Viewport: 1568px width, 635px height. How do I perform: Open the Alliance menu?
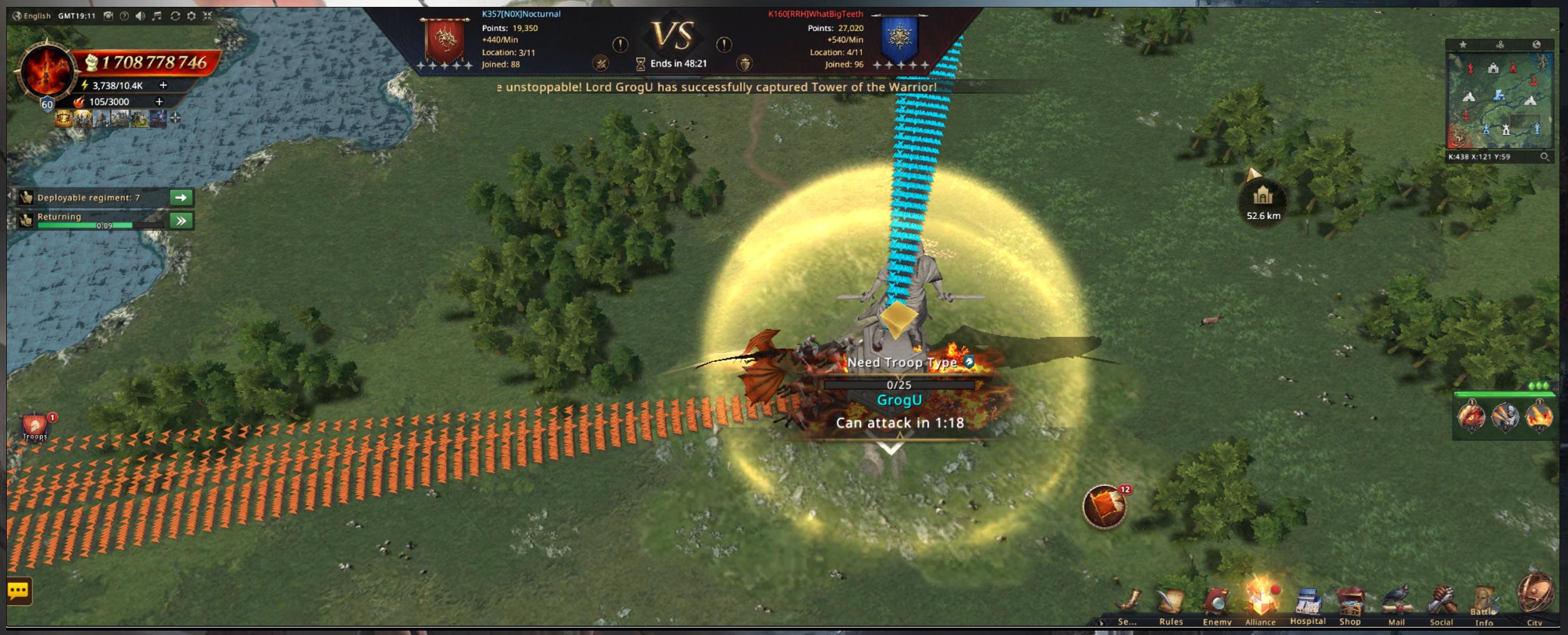tap(1260, 603)
